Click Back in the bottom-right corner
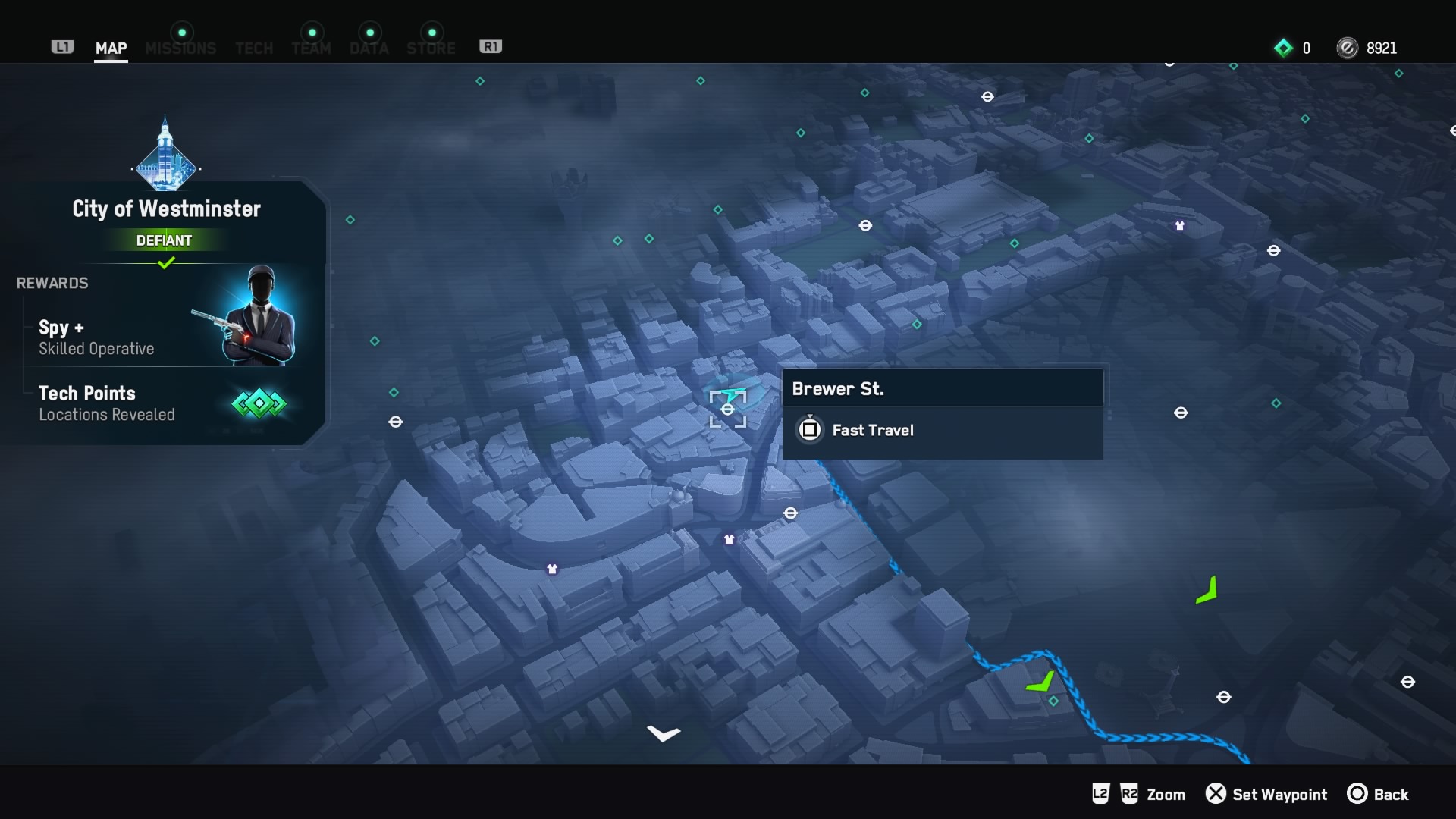The image size is (1456, 819). [1391, 794]
